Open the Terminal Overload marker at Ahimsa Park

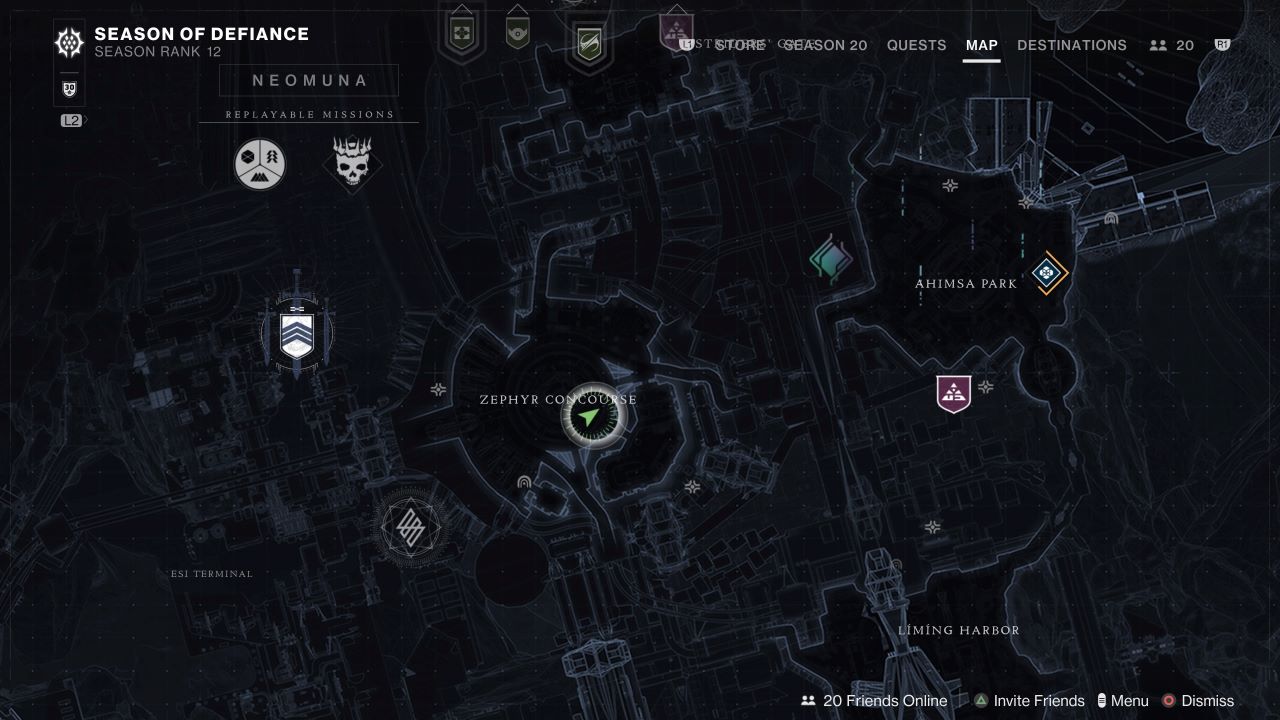click(1046, 272)
